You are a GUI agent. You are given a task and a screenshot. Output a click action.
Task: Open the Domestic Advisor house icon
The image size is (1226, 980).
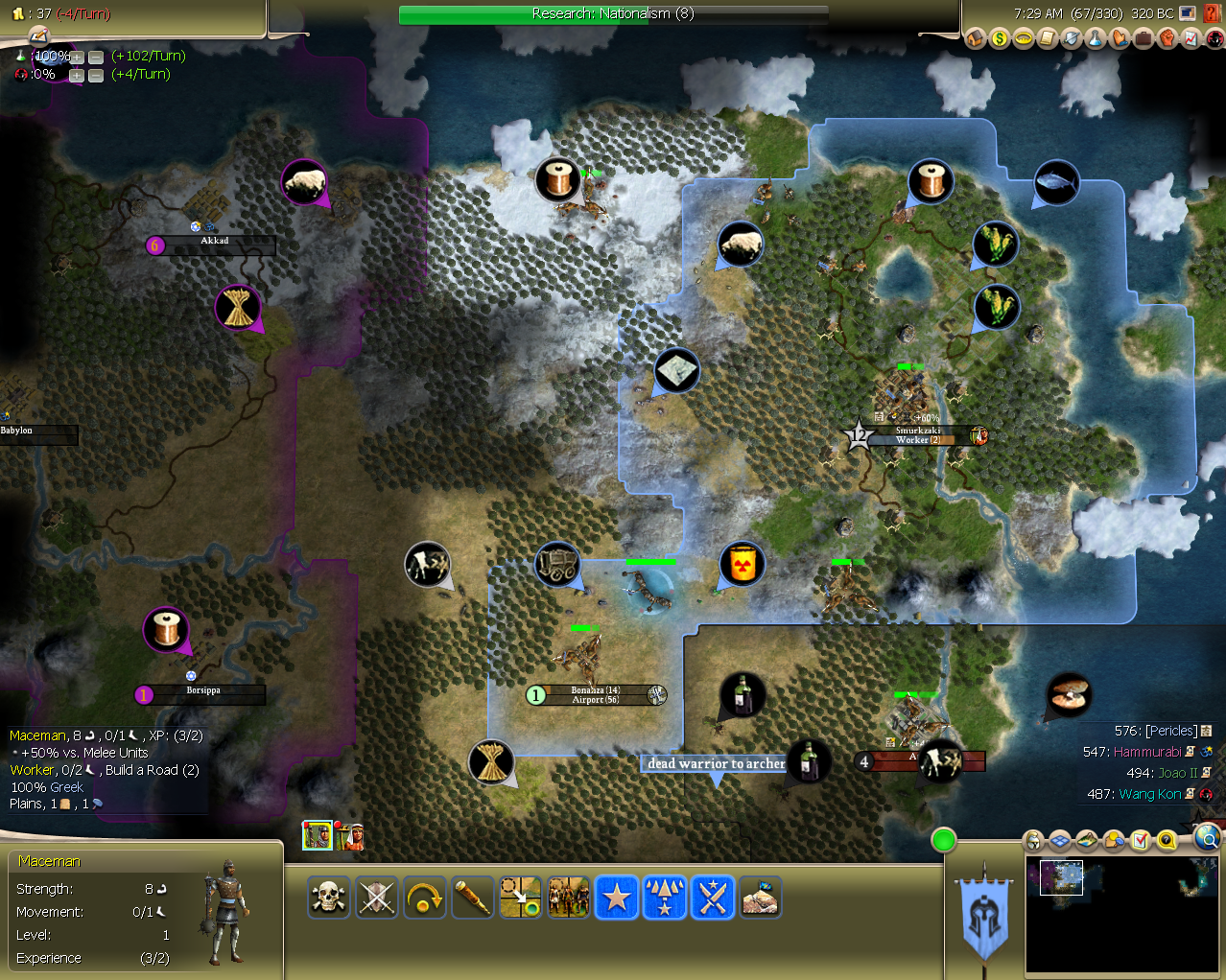point(976,38)
